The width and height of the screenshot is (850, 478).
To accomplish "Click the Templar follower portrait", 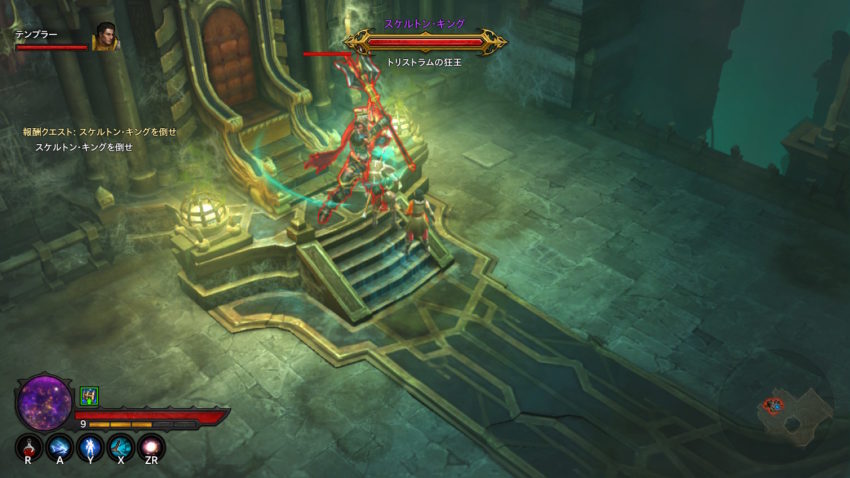I will point(105,37).
